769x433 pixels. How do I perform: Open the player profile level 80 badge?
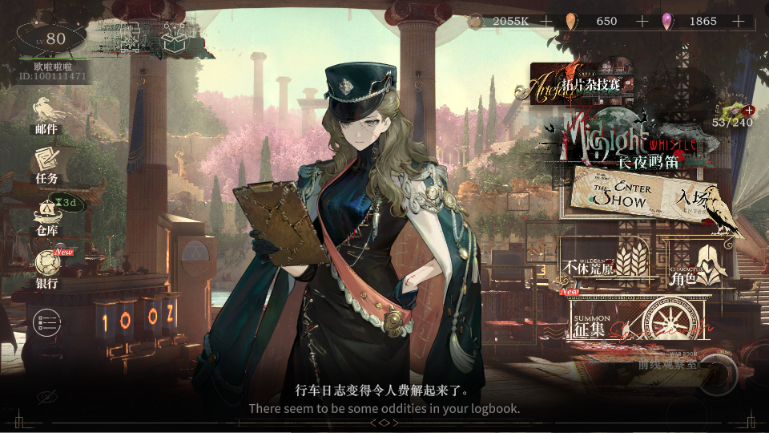pyautogui.click(x=50, y=40)
